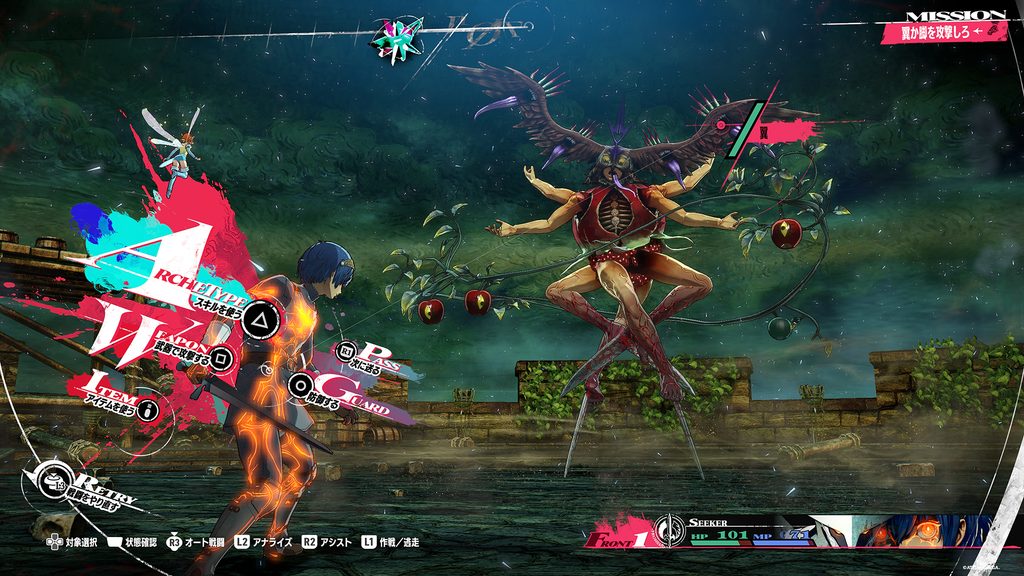The image size is (1024, 576).
Task: Select the Weapon attack command
Action: [x=225, y=356]
